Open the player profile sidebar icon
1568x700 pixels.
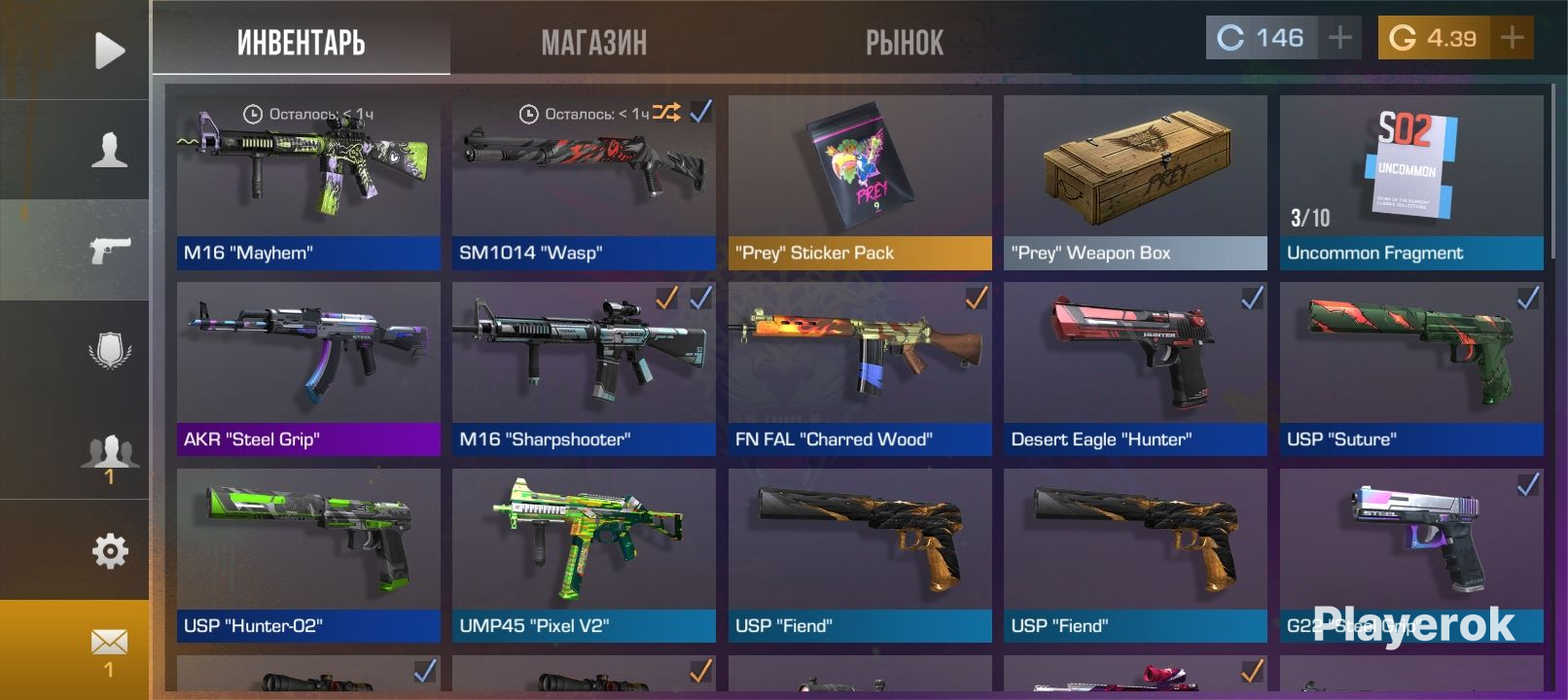(x=109, y=151)
